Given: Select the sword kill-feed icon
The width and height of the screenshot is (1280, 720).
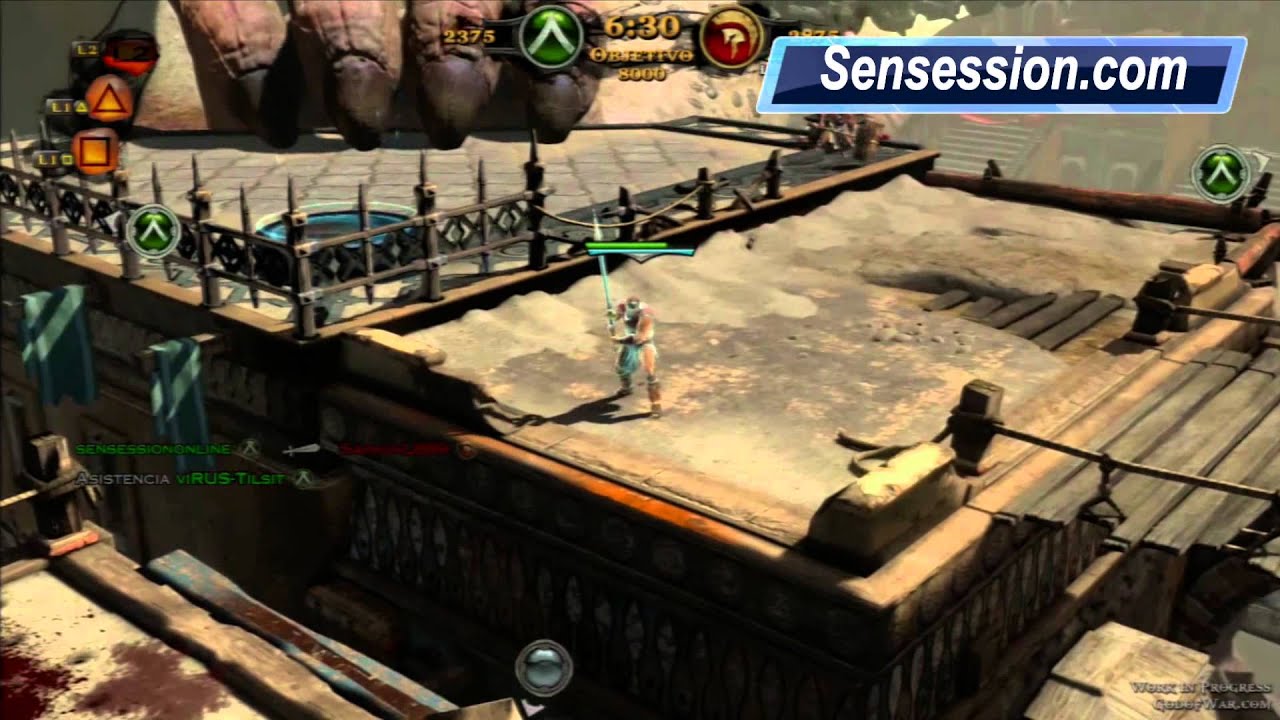Looking at the screenshot, I should click(x=301, y=450).
